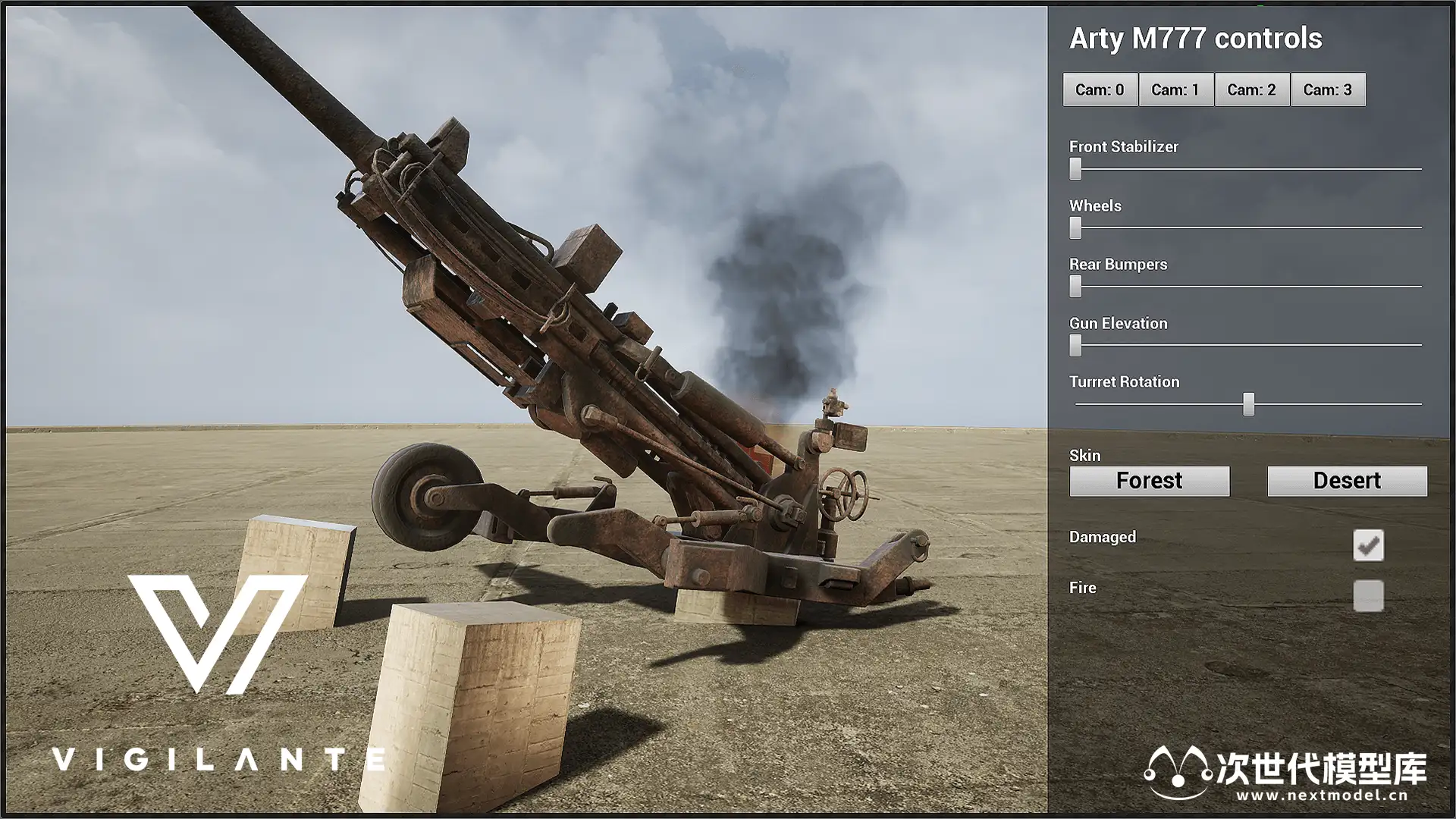Switch to camera view Cam: 0
1456x819 pixels.
(1100, 90)
